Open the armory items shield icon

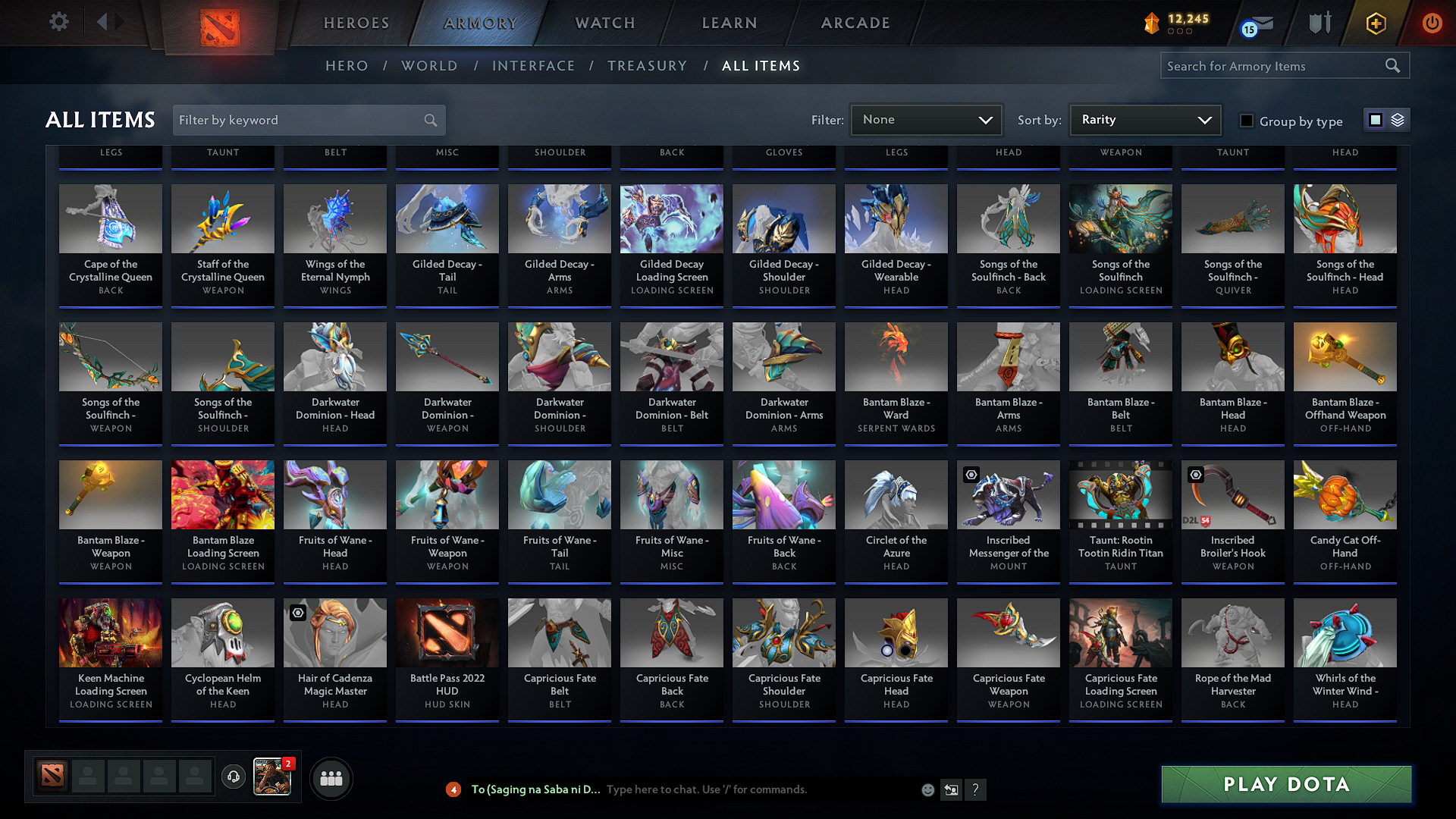pos(1319,23)
